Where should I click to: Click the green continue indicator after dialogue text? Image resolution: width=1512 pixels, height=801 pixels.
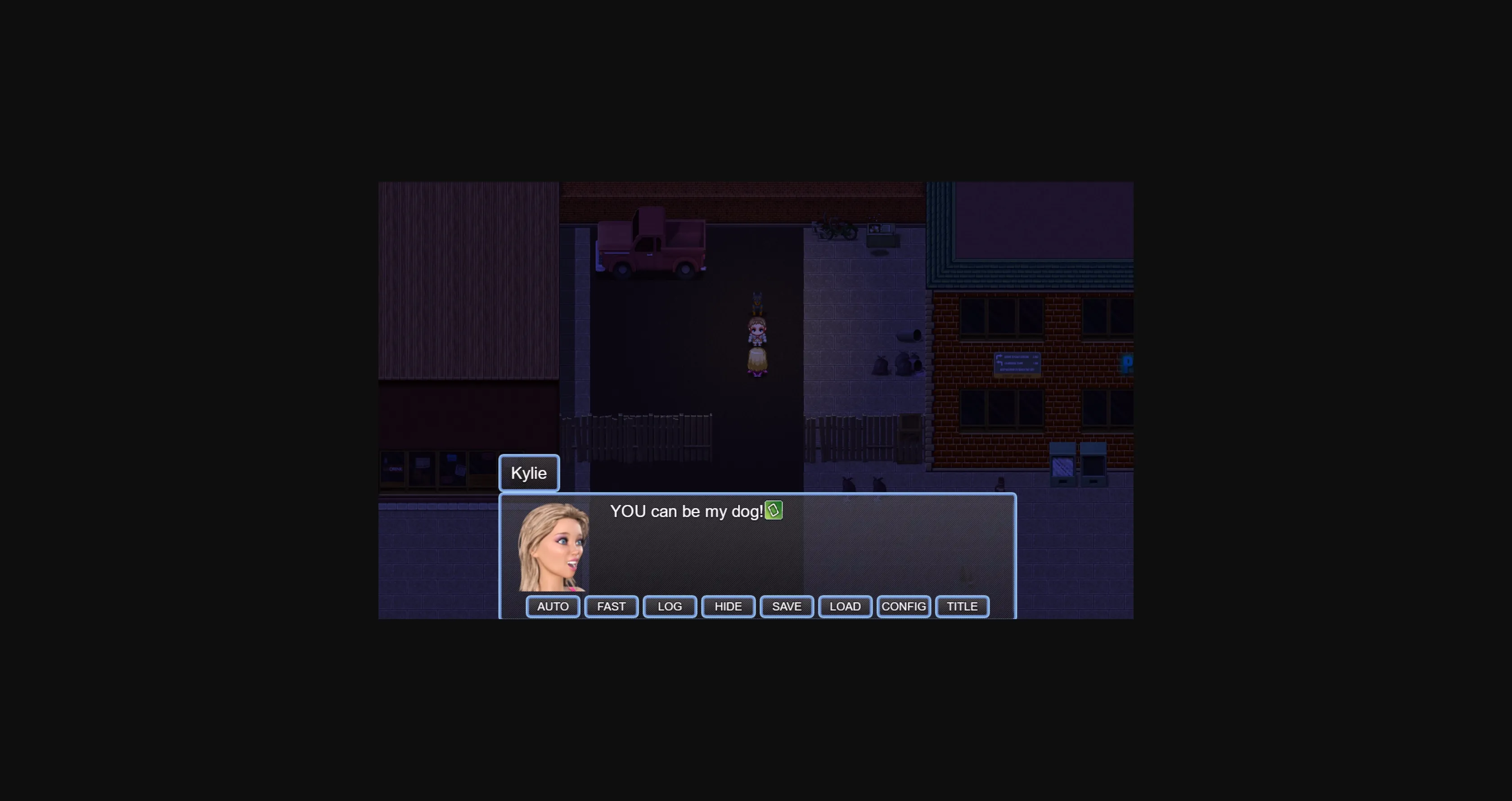coord(774,511)
